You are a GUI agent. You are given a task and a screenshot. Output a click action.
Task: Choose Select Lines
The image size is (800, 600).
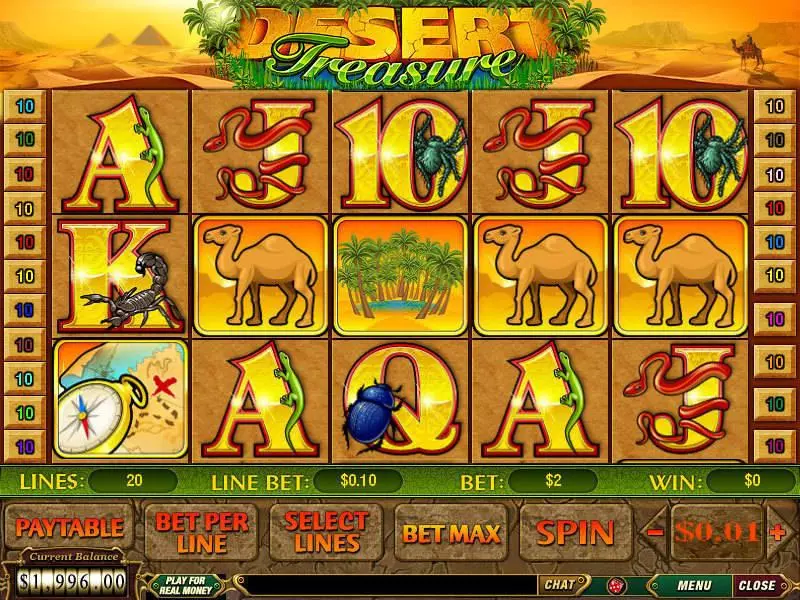pos(326,532)
